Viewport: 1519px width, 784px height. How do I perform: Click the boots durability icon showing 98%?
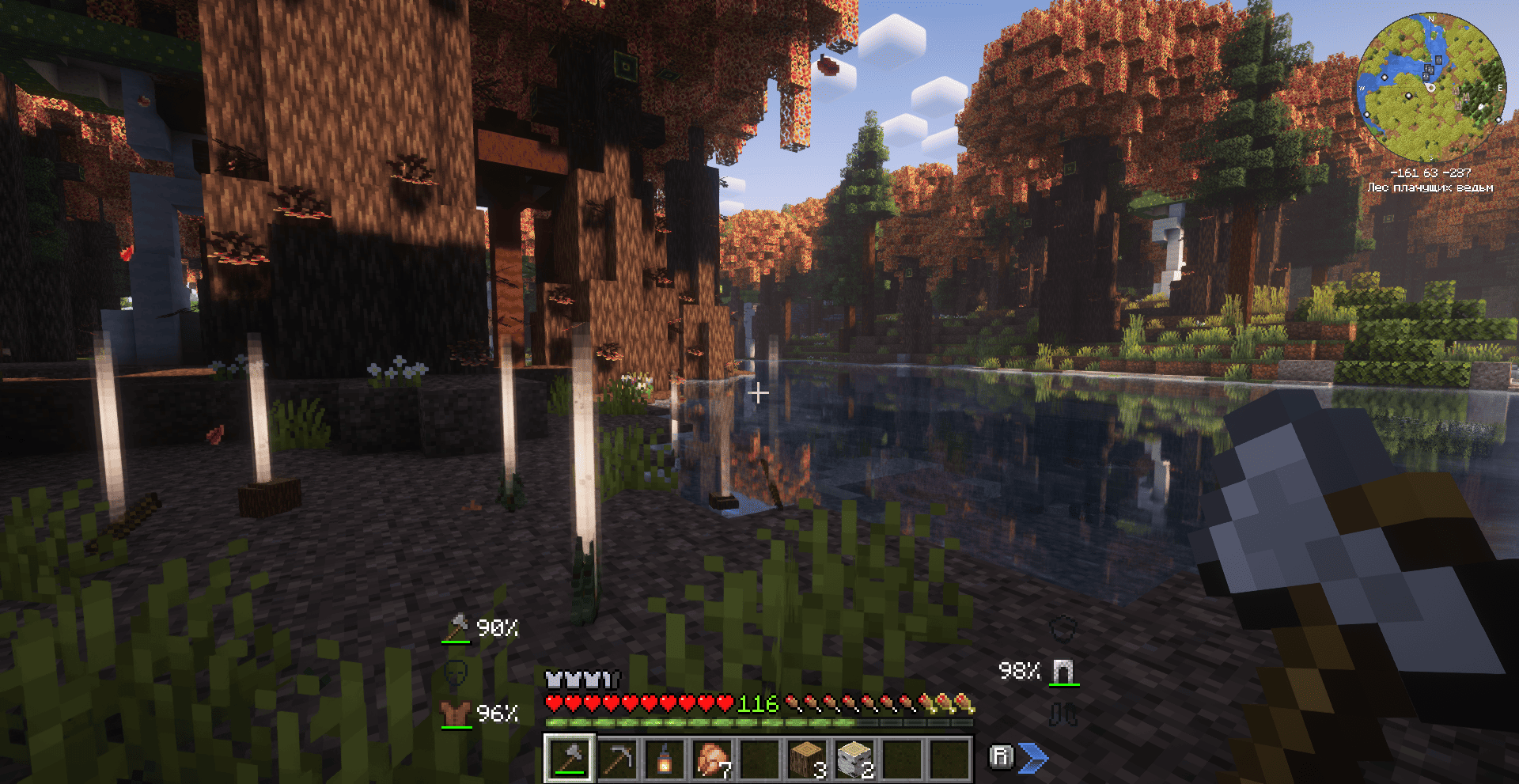(x=1064, y=674)
